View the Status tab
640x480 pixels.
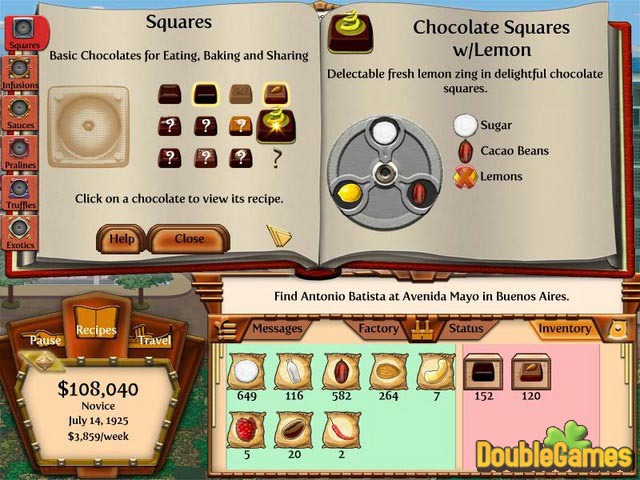(465, 328)
